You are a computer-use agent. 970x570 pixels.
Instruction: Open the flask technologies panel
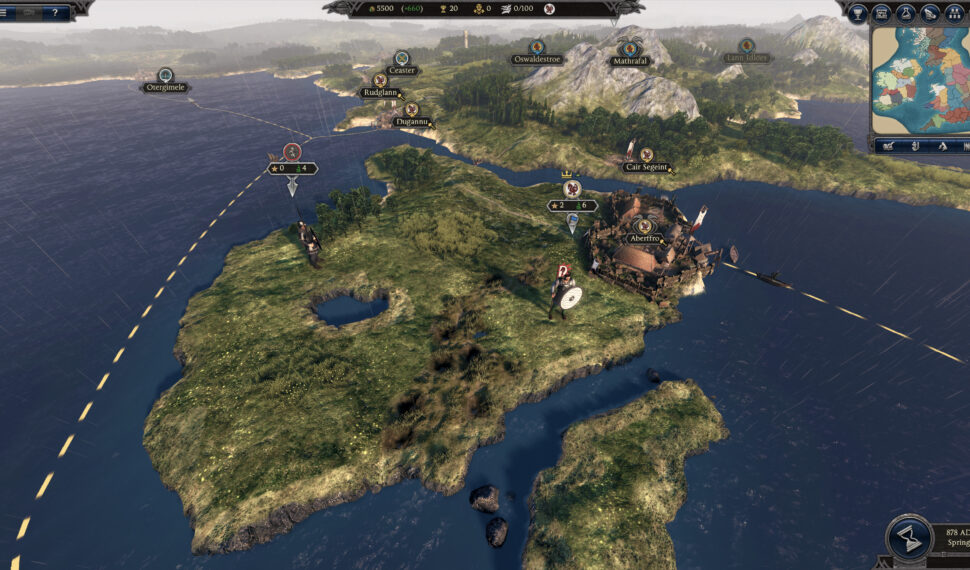pos(905,13)
